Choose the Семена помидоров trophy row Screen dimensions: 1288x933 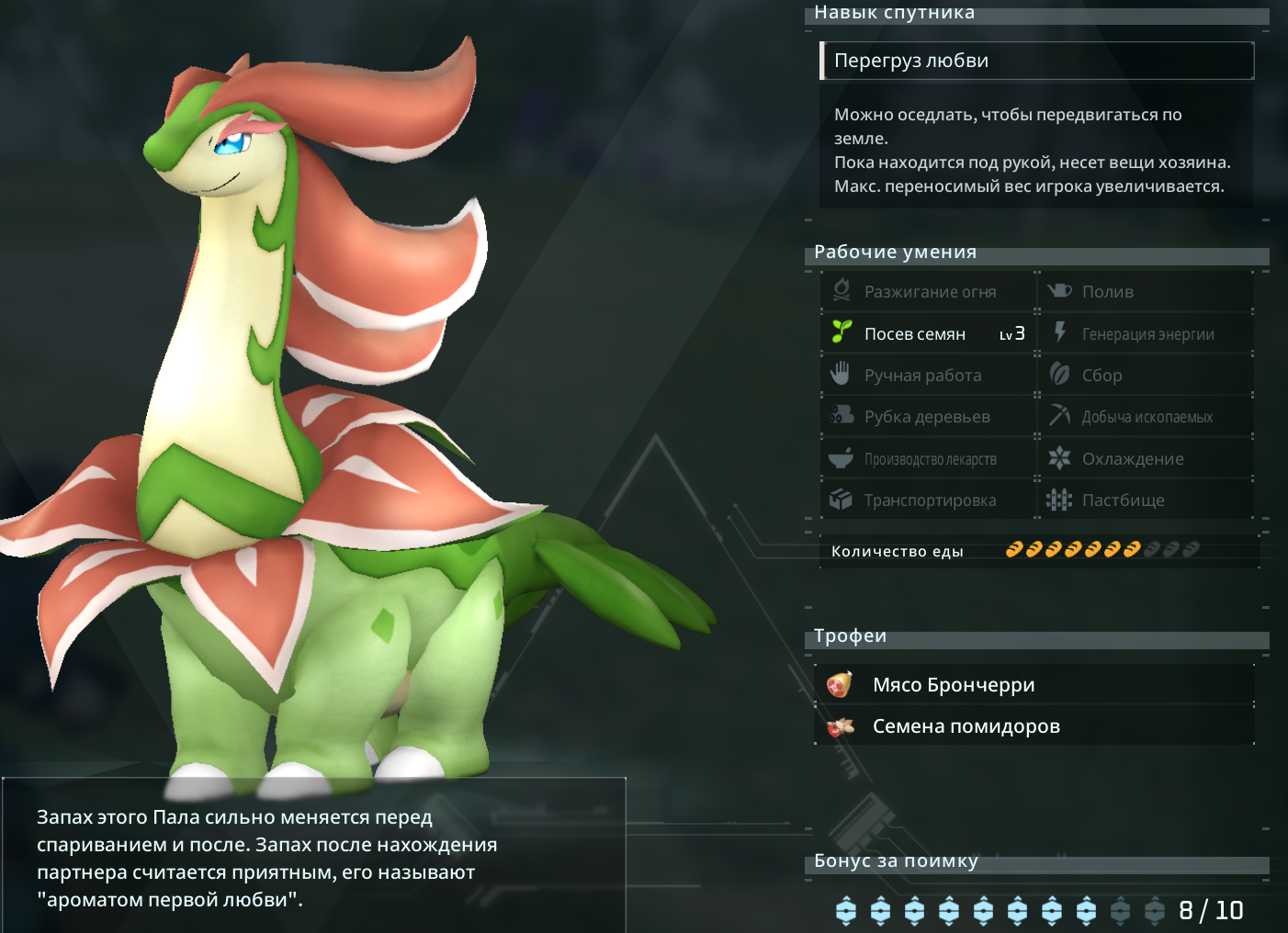click(x=1034, y=726)
